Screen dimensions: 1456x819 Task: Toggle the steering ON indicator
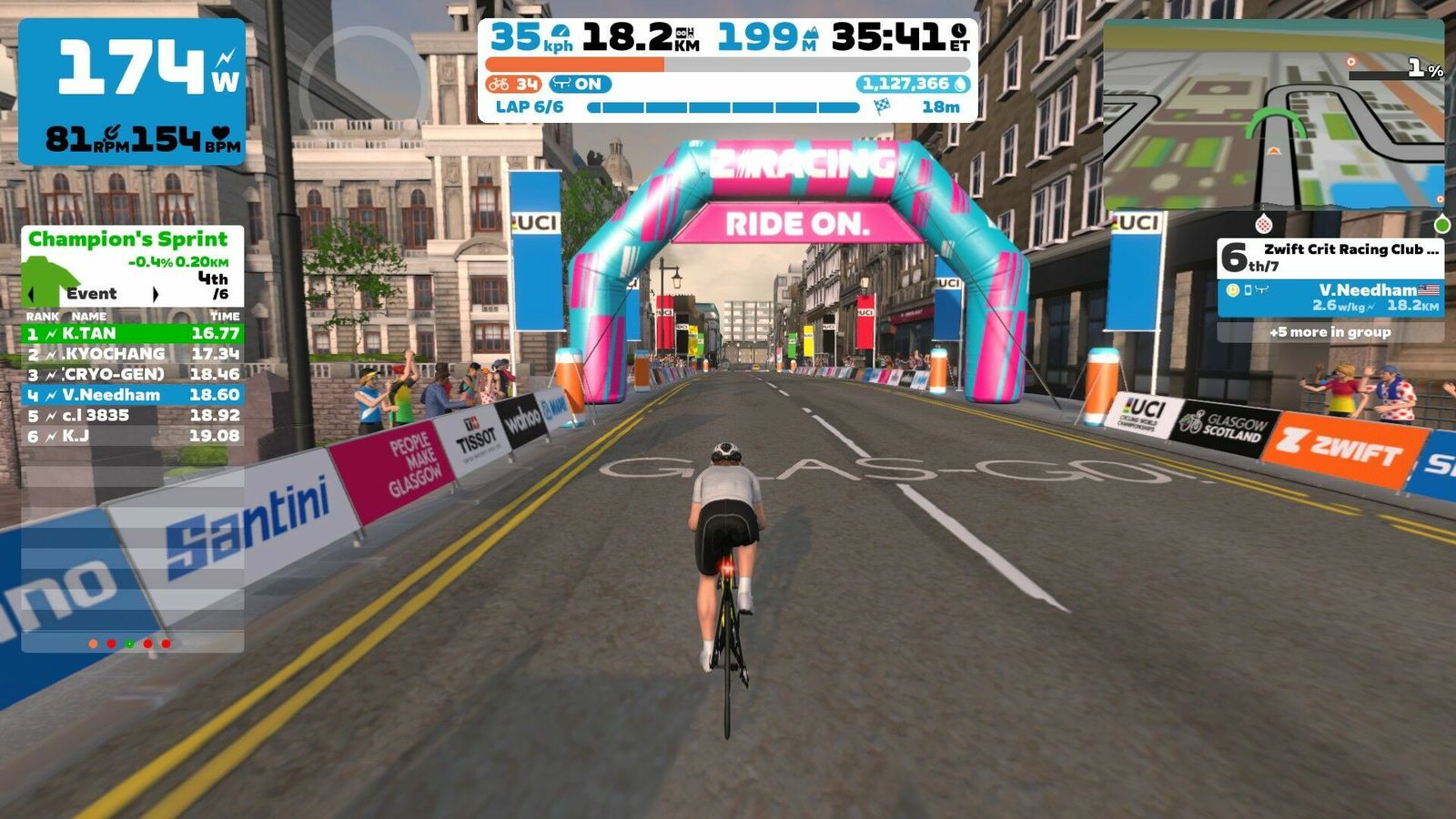point(580,85)
